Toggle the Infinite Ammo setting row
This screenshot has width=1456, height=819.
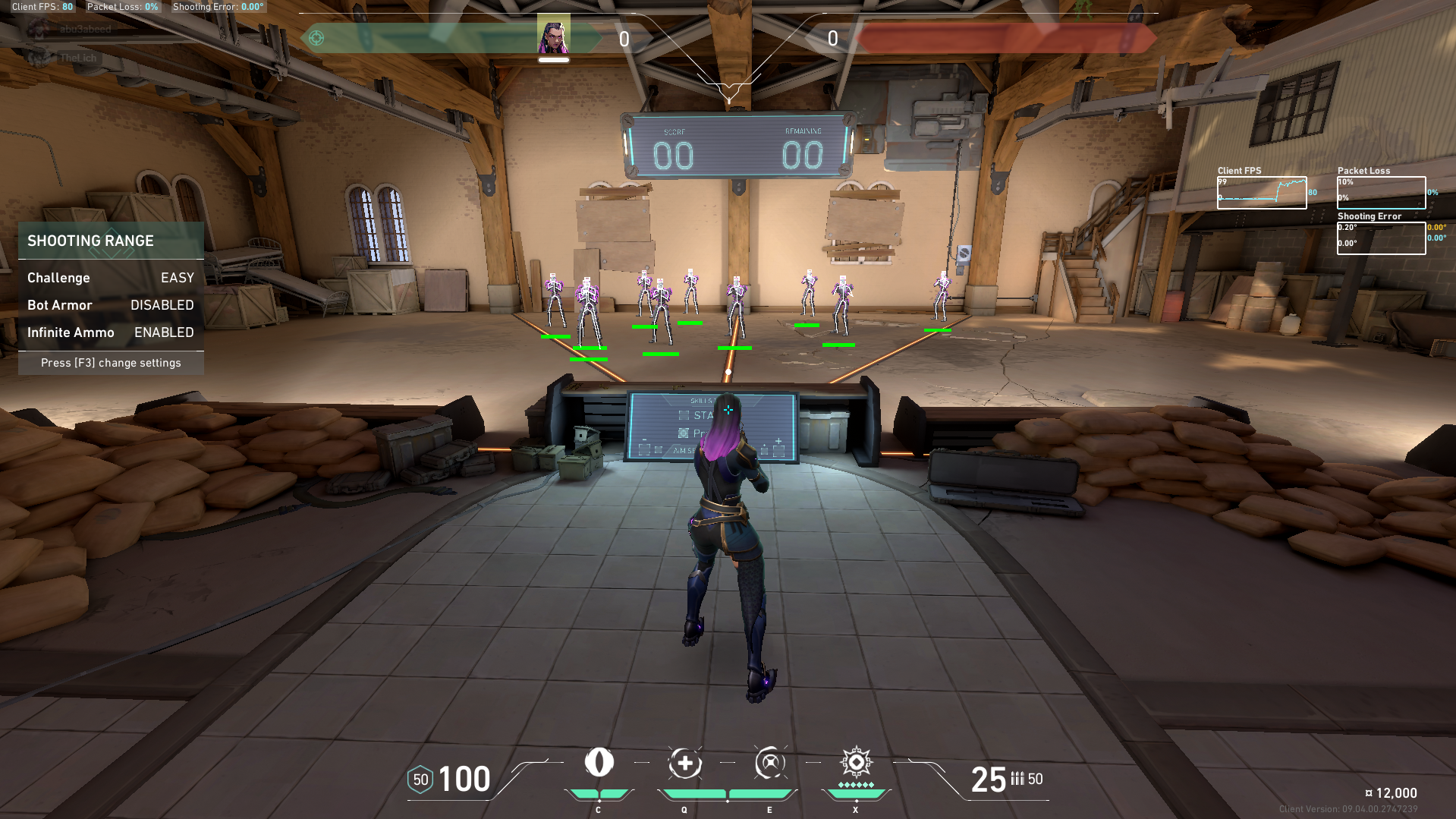tap(111, 332)
